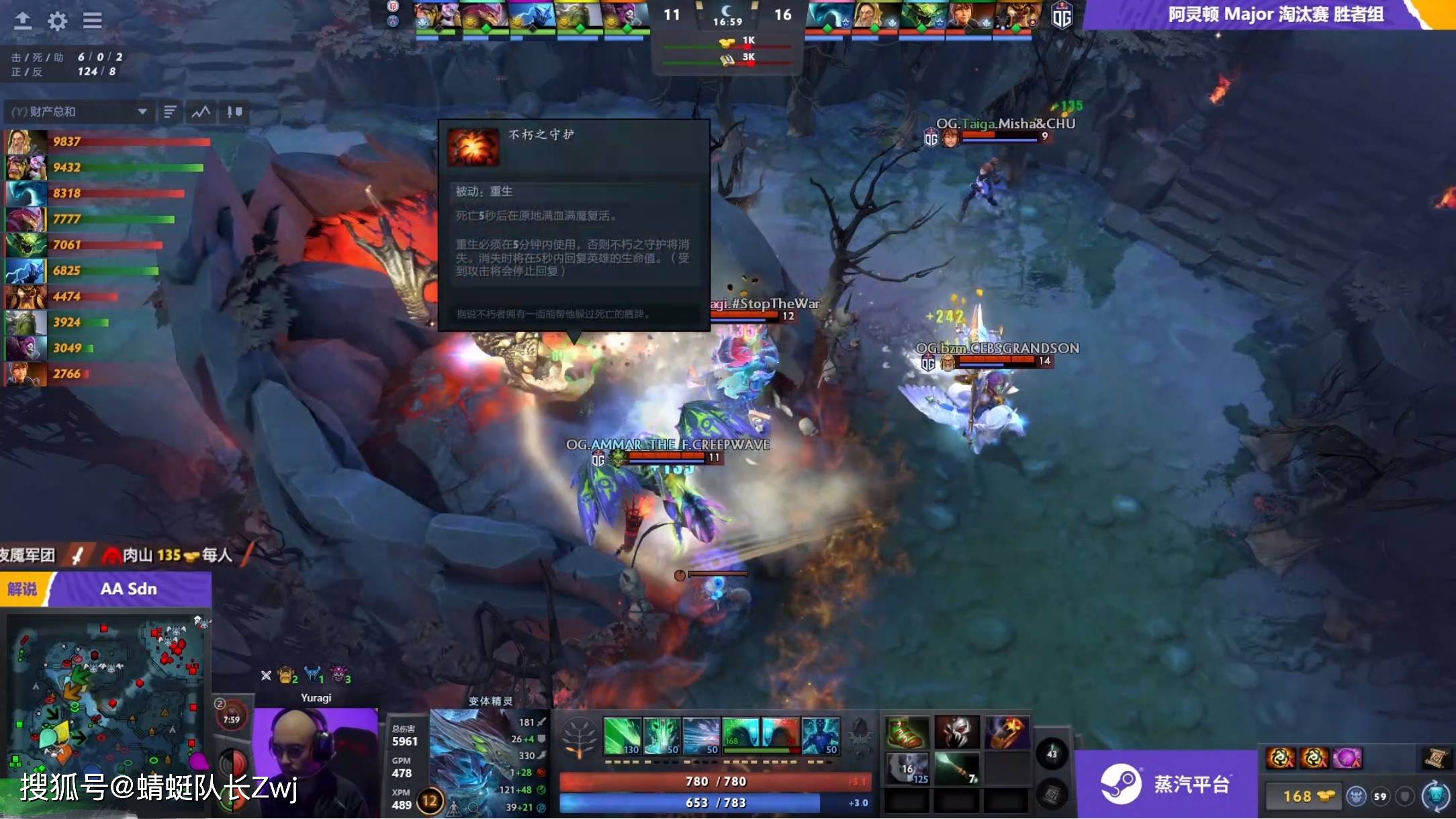Toggle Morphling's first green ability autocast
The width and height of the screenshot is (1456, 819).
(x=621, y=734)
